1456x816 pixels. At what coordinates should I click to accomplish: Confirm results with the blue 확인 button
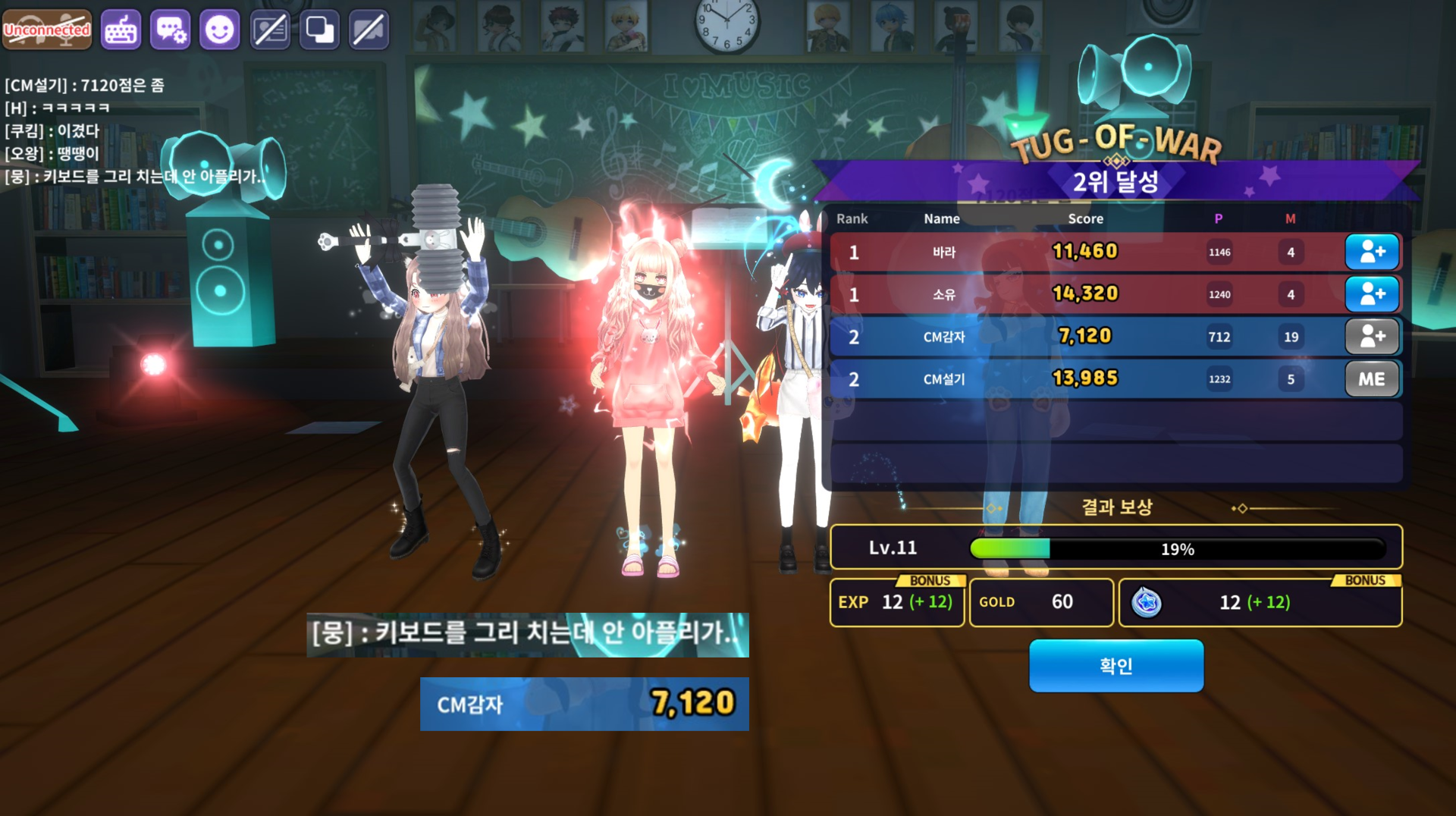[x=1116, y=666]
